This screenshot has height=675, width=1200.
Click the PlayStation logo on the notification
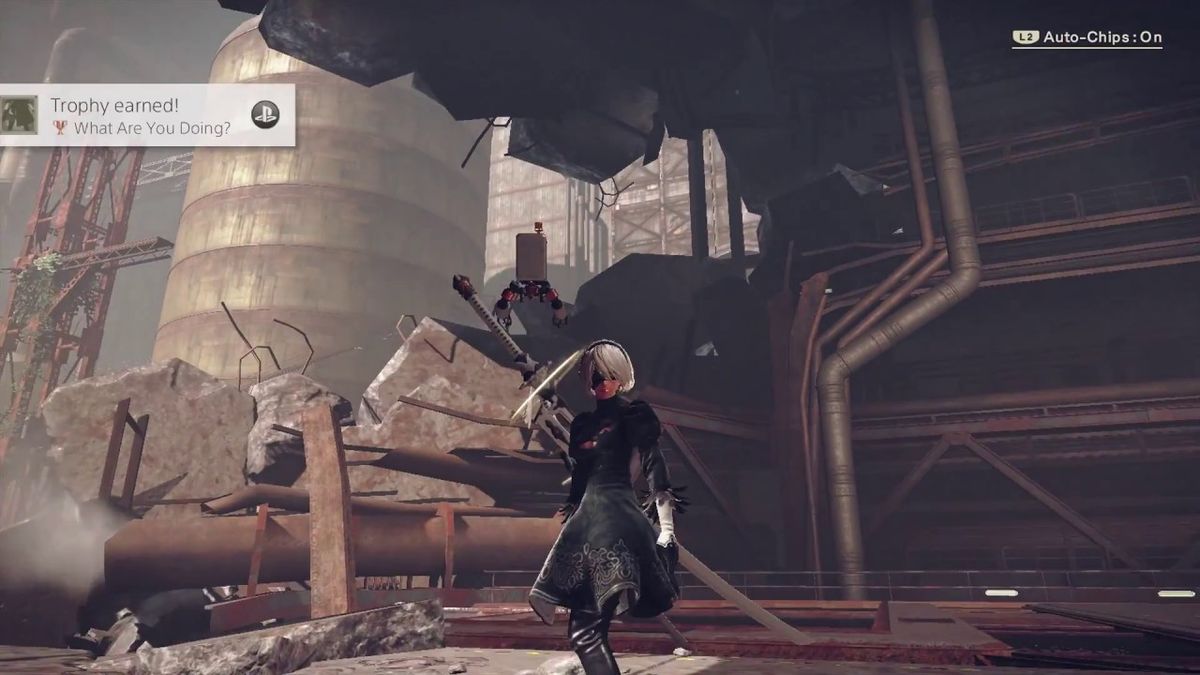[265, 114]
